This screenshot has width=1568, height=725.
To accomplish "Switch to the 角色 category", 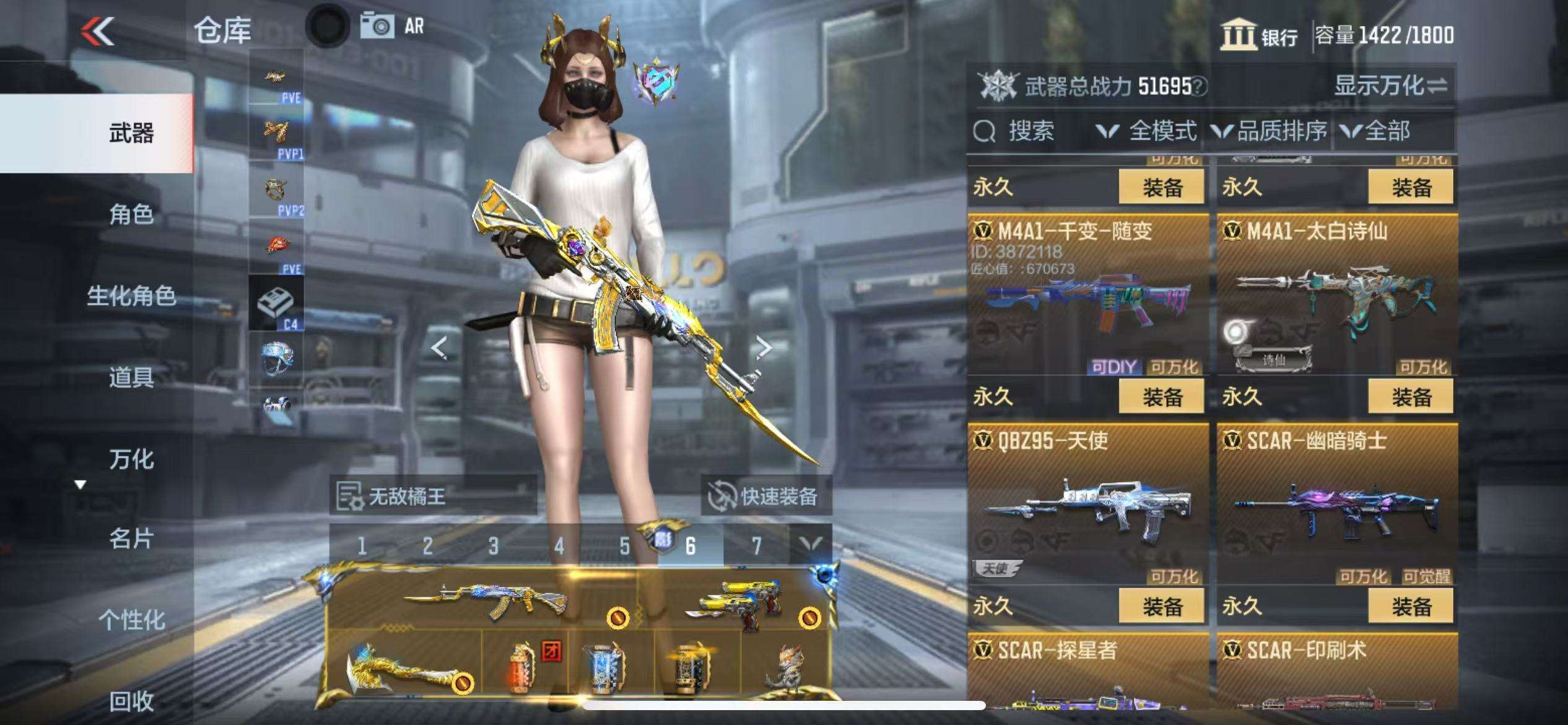I will pyautogui.click(x=131, y=214).
